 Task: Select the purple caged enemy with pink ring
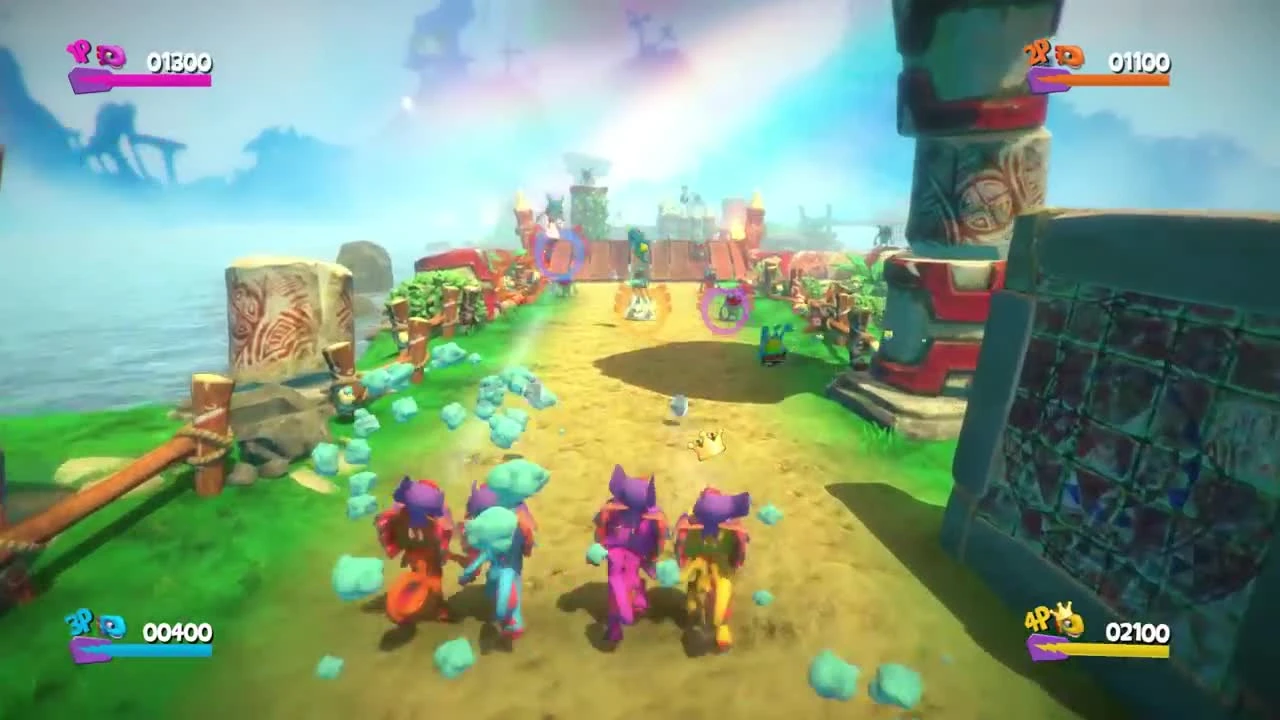725,308
